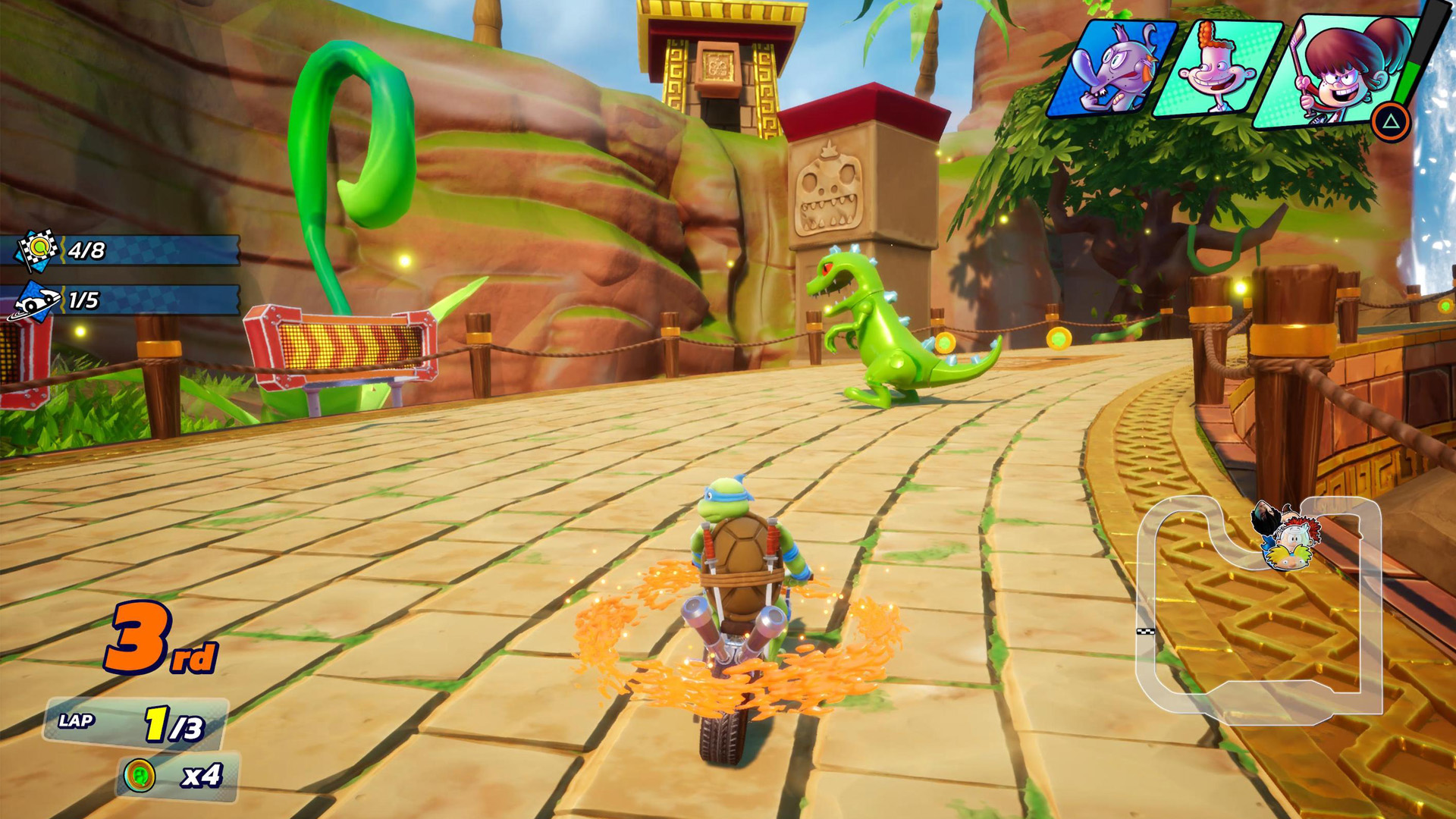Open the 4/8 challenge tracker
Screen dimensions: 1456x819
121,250
